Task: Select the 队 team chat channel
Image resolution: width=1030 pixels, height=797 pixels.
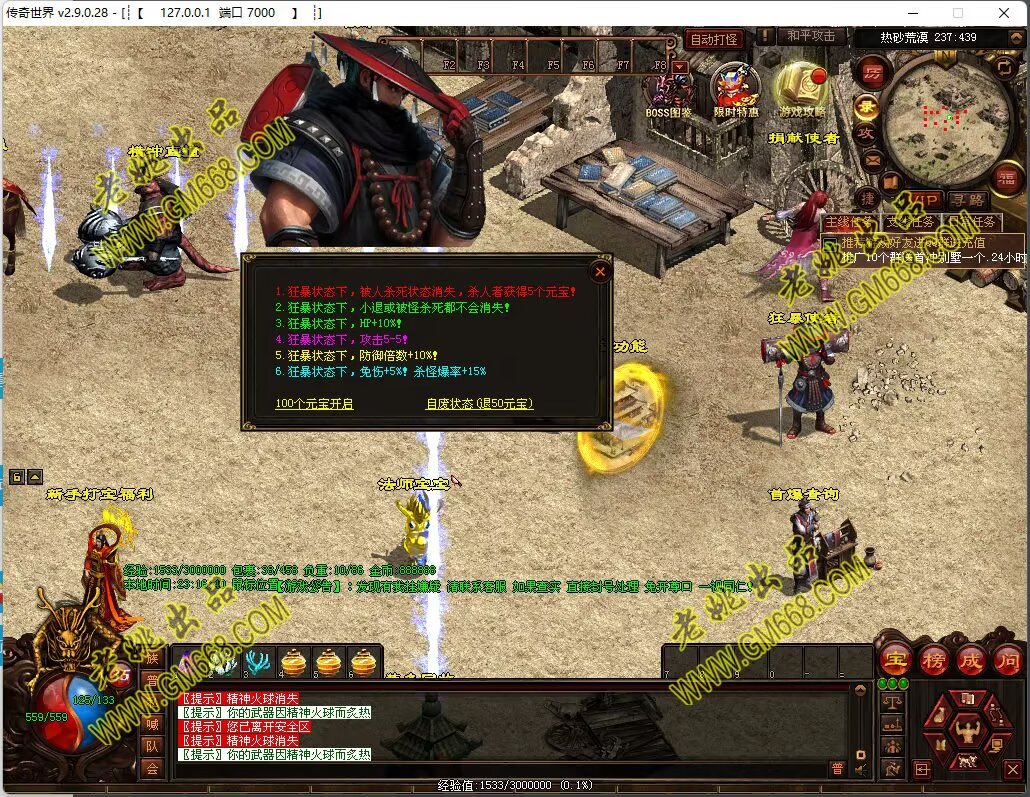Action: [x=152, y=745]
